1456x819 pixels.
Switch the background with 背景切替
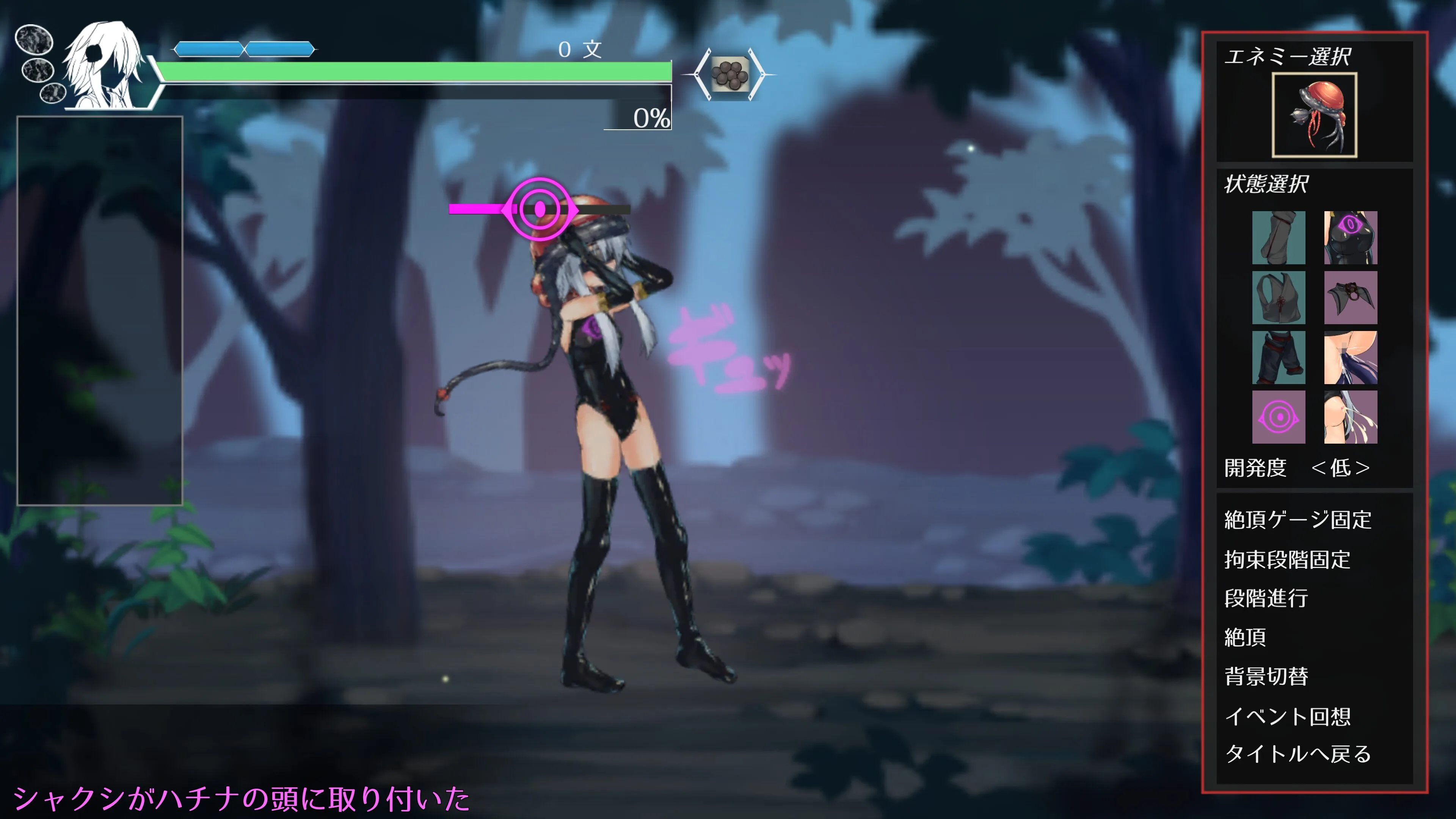tap(1266, 676)
